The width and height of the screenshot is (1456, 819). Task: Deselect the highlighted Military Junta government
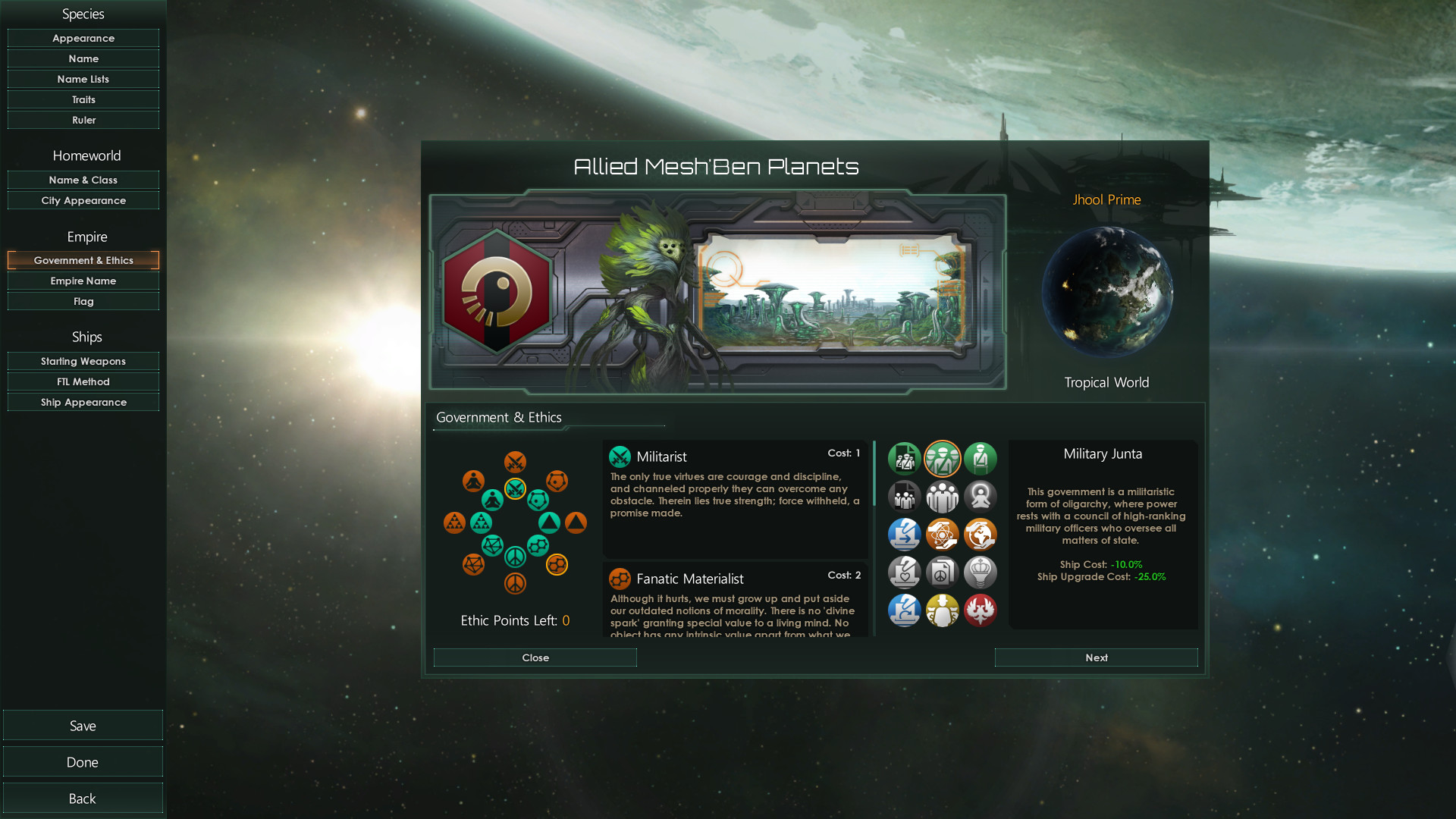coord(943,458)
